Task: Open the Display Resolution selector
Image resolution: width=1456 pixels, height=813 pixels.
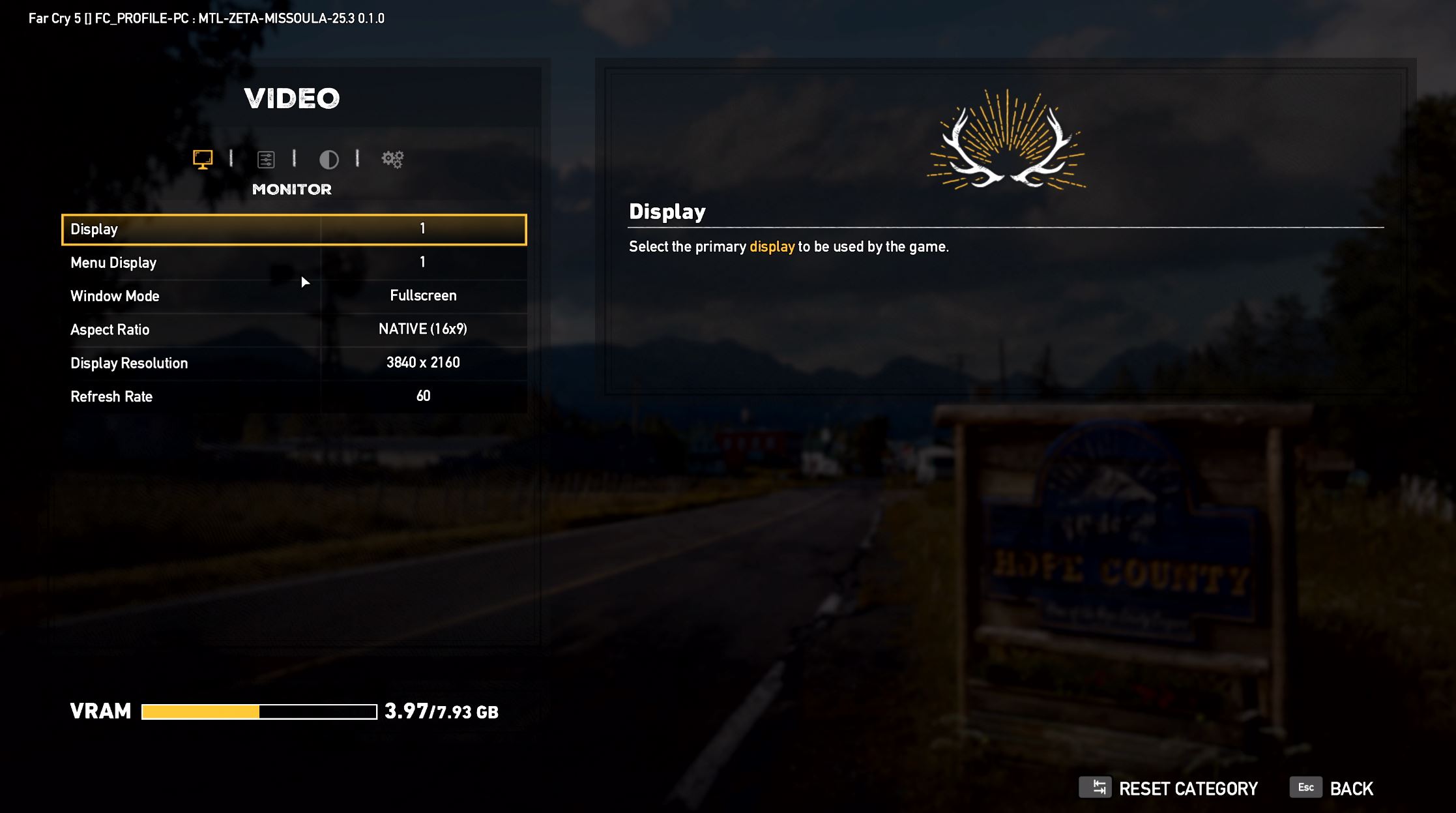Action: tap(424, 362)
